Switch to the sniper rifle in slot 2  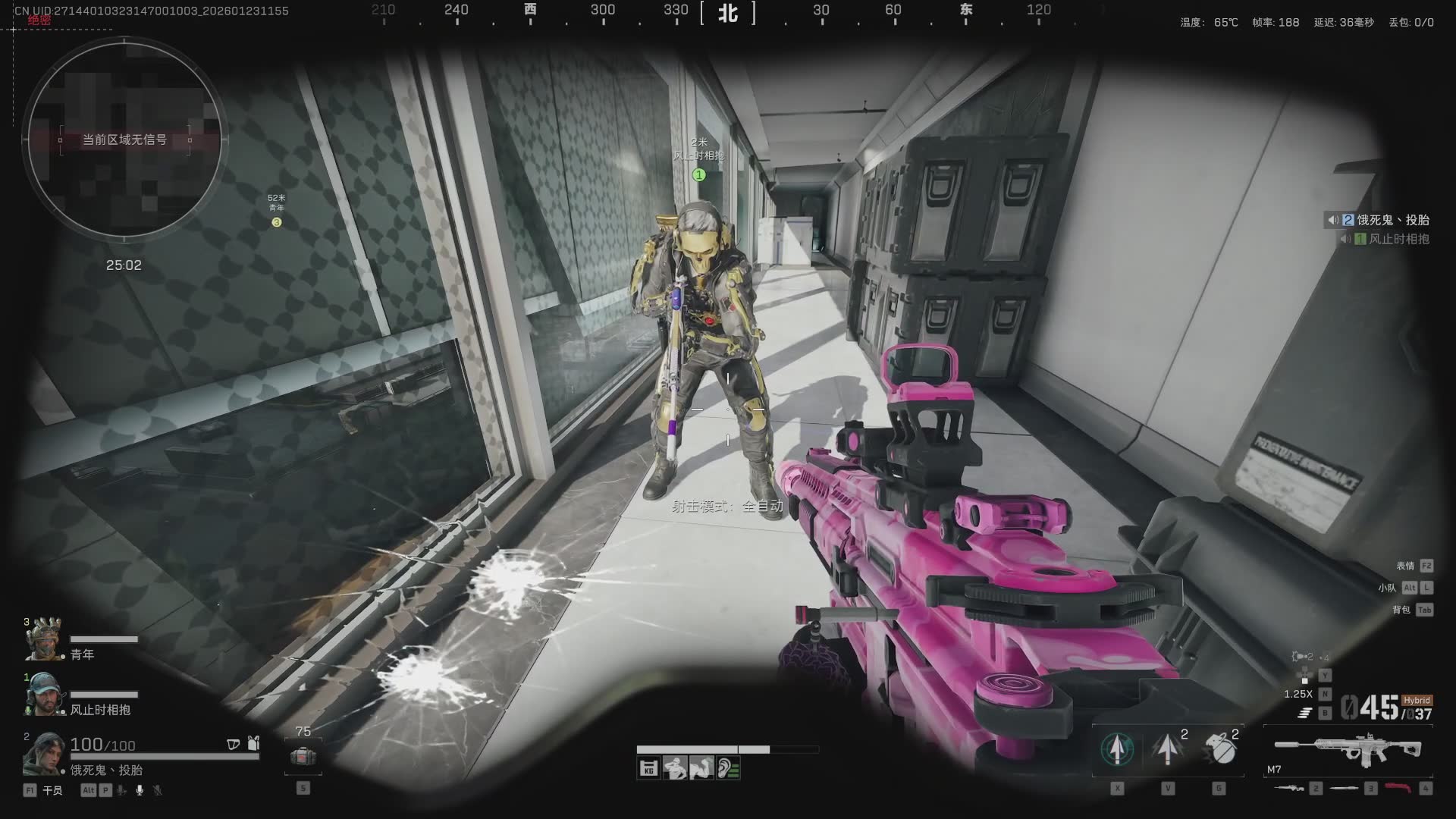click(1291, 789)
